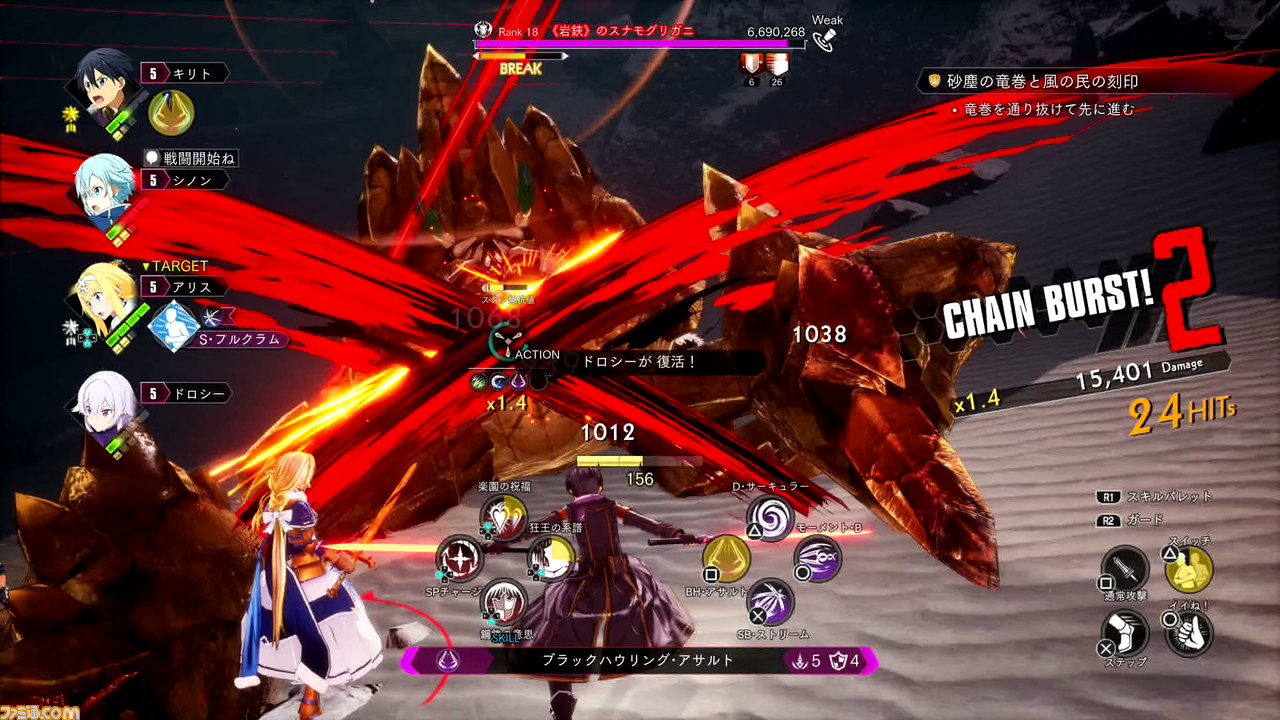1280x720 pixels.
Task: Select Alice's party portrait
Action: point(104,296)
